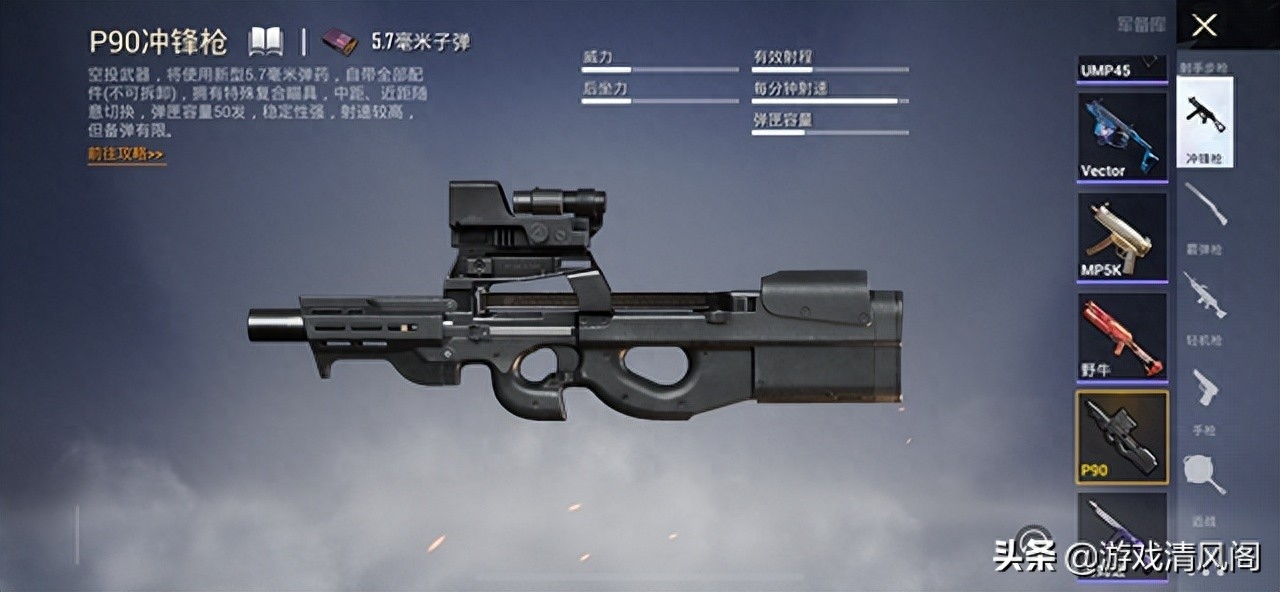Close the armory screen
Screen dimensions: 1280x592
(x=1204, y=25)
